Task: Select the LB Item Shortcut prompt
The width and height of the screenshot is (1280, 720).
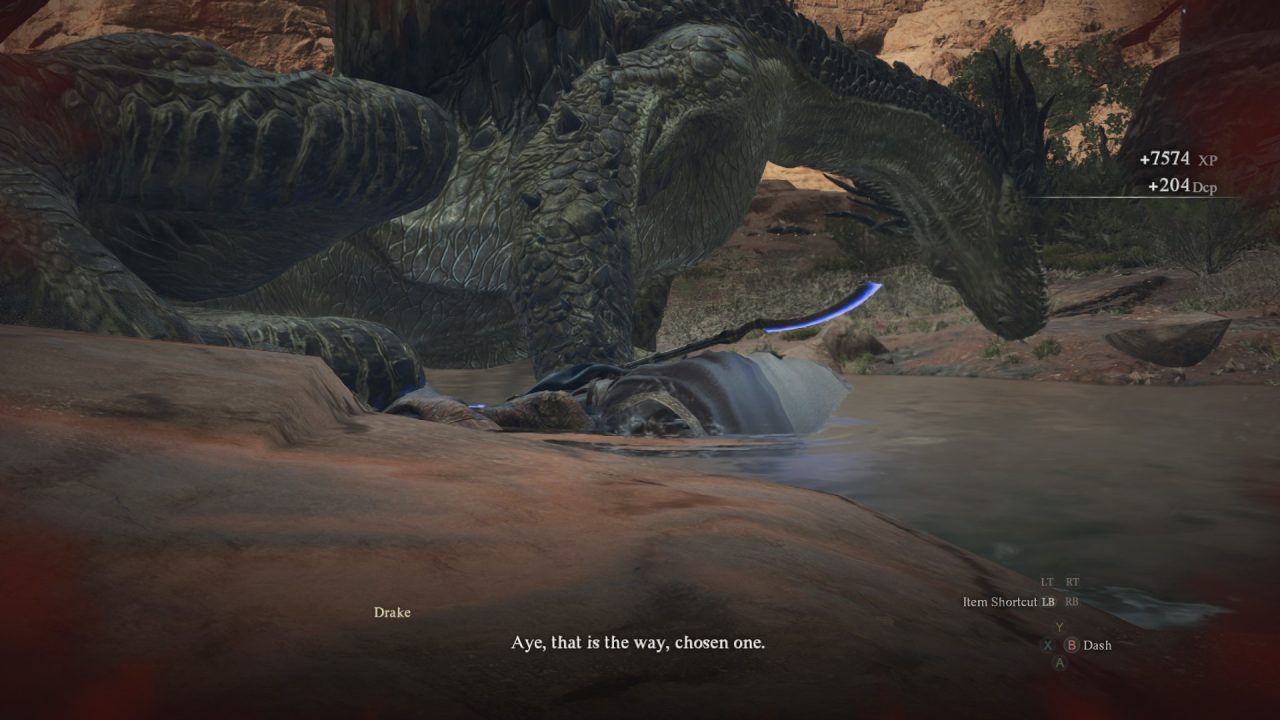Action: (x=1048, y=601)
